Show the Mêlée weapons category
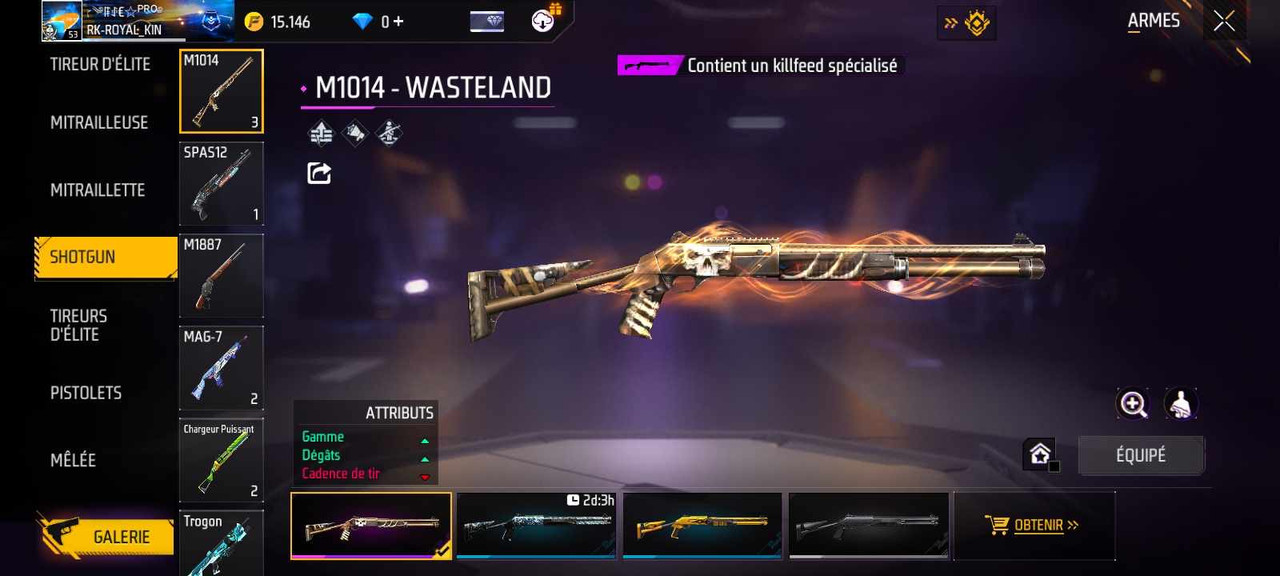Viewport: 1280px width, 576px height. pos(73,460)
